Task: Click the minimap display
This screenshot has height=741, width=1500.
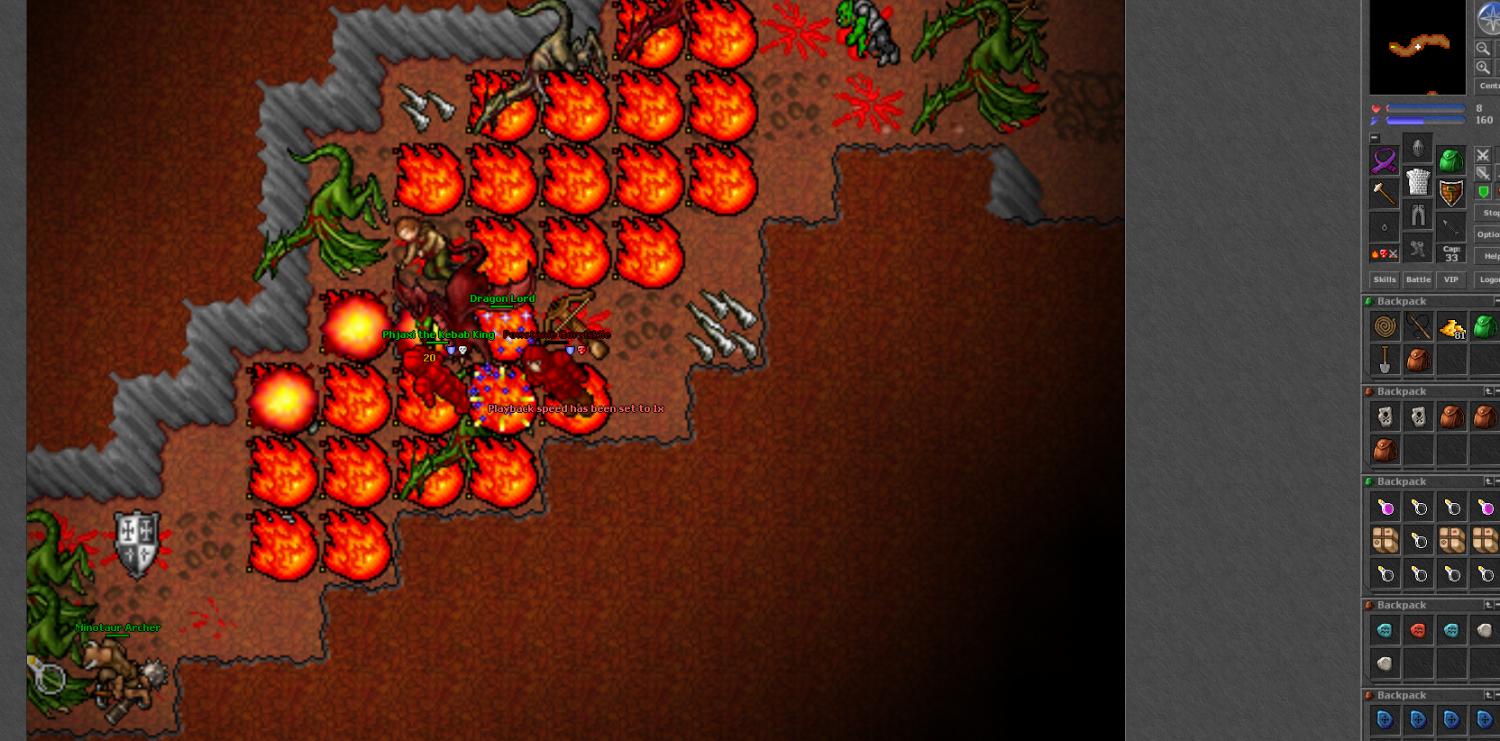Action: pyautogui.click(x=1417, y=47)
